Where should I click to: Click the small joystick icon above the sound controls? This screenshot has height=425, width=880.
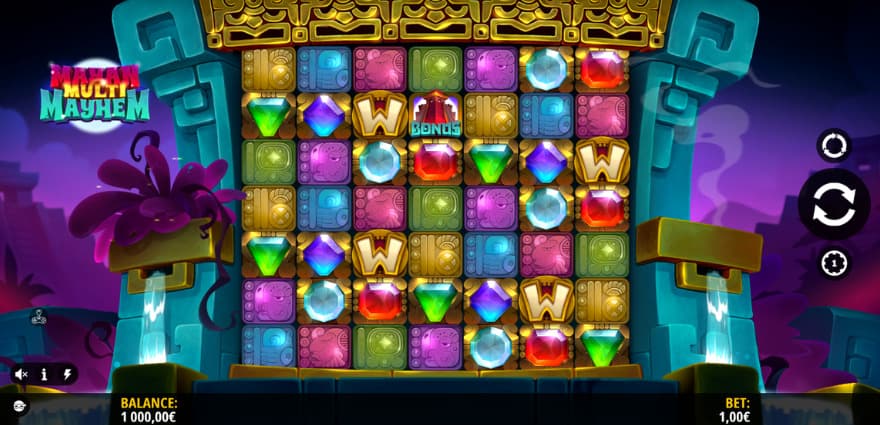click(39, 318)
